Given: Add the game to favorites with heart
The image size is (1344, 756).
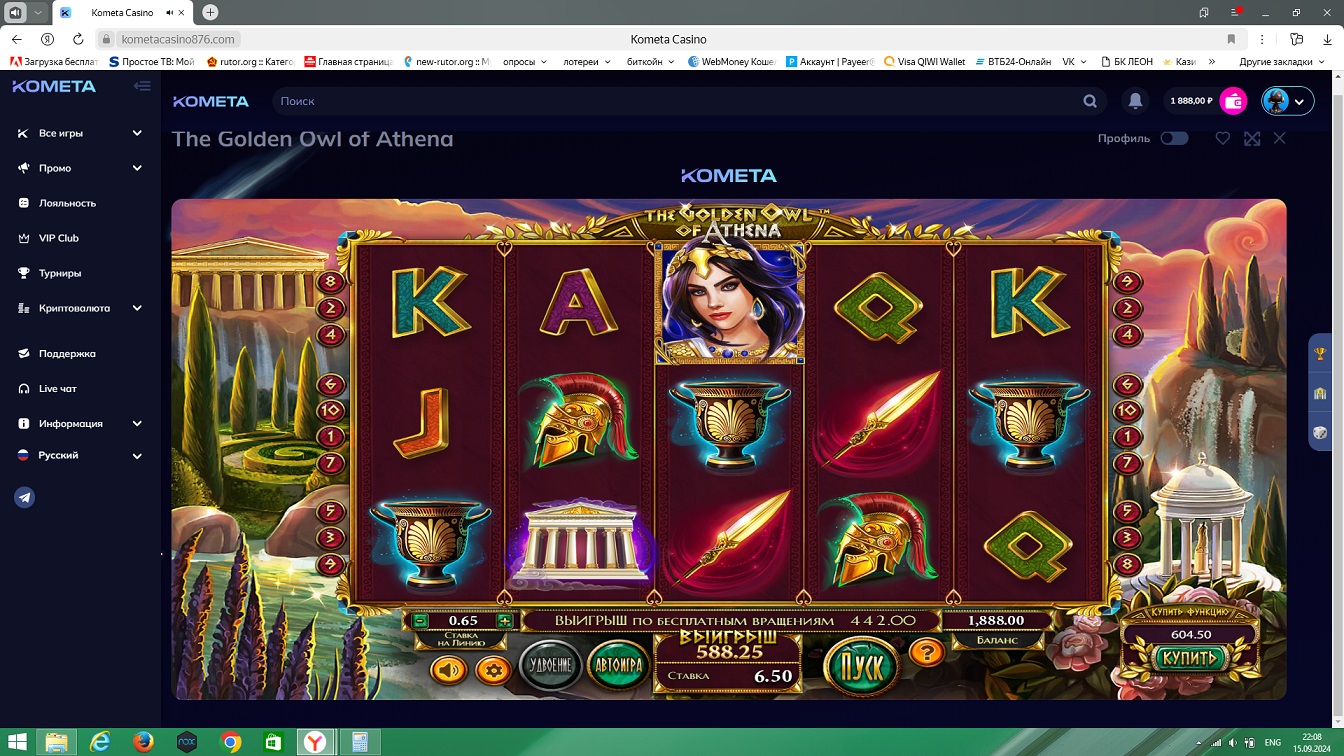Looking at the screenshot, I should (x=1222, y=139).
